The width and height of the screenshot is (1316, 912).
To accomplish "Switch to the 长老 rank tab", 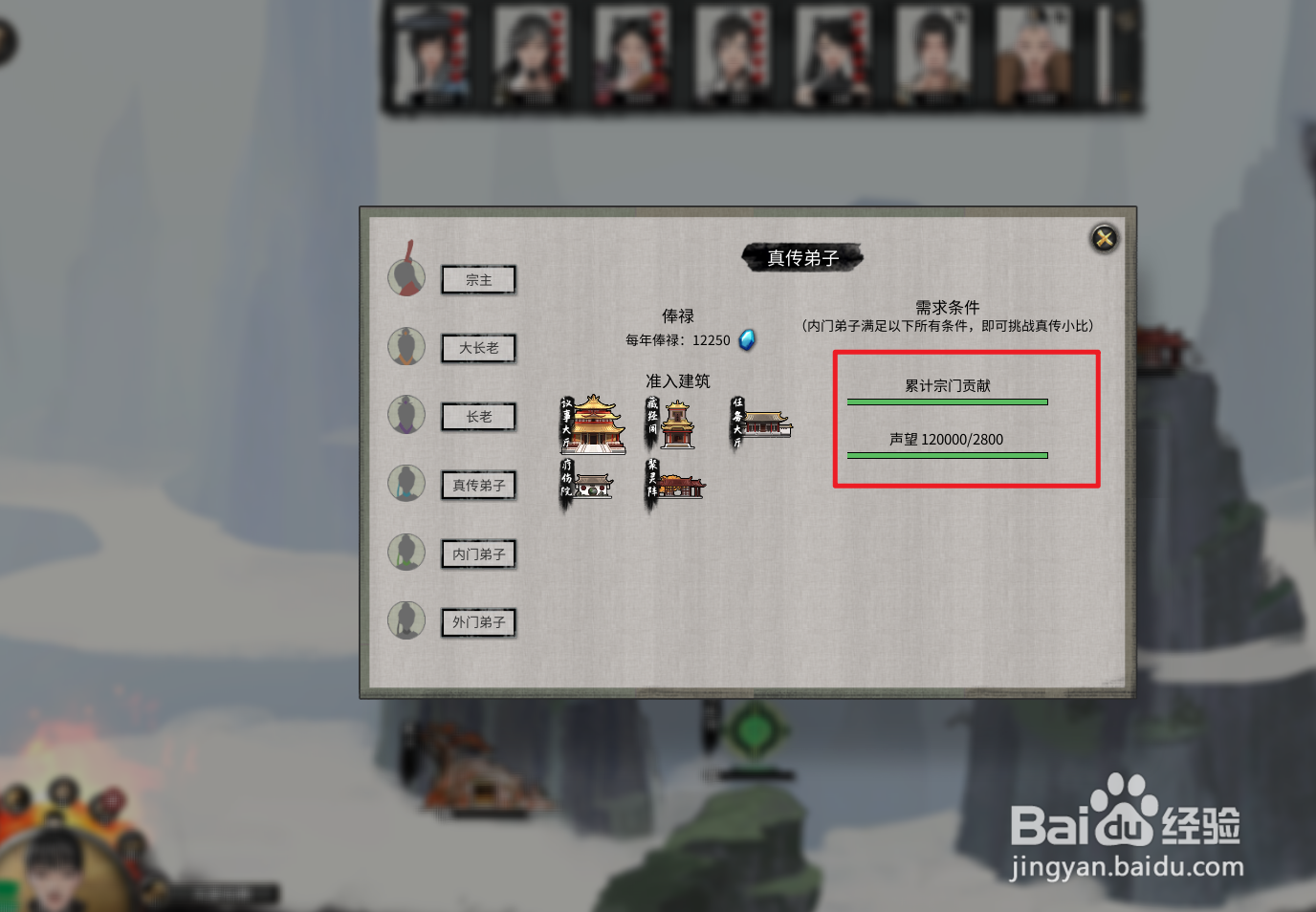I will pyautogui.click(x=478, y=417).
